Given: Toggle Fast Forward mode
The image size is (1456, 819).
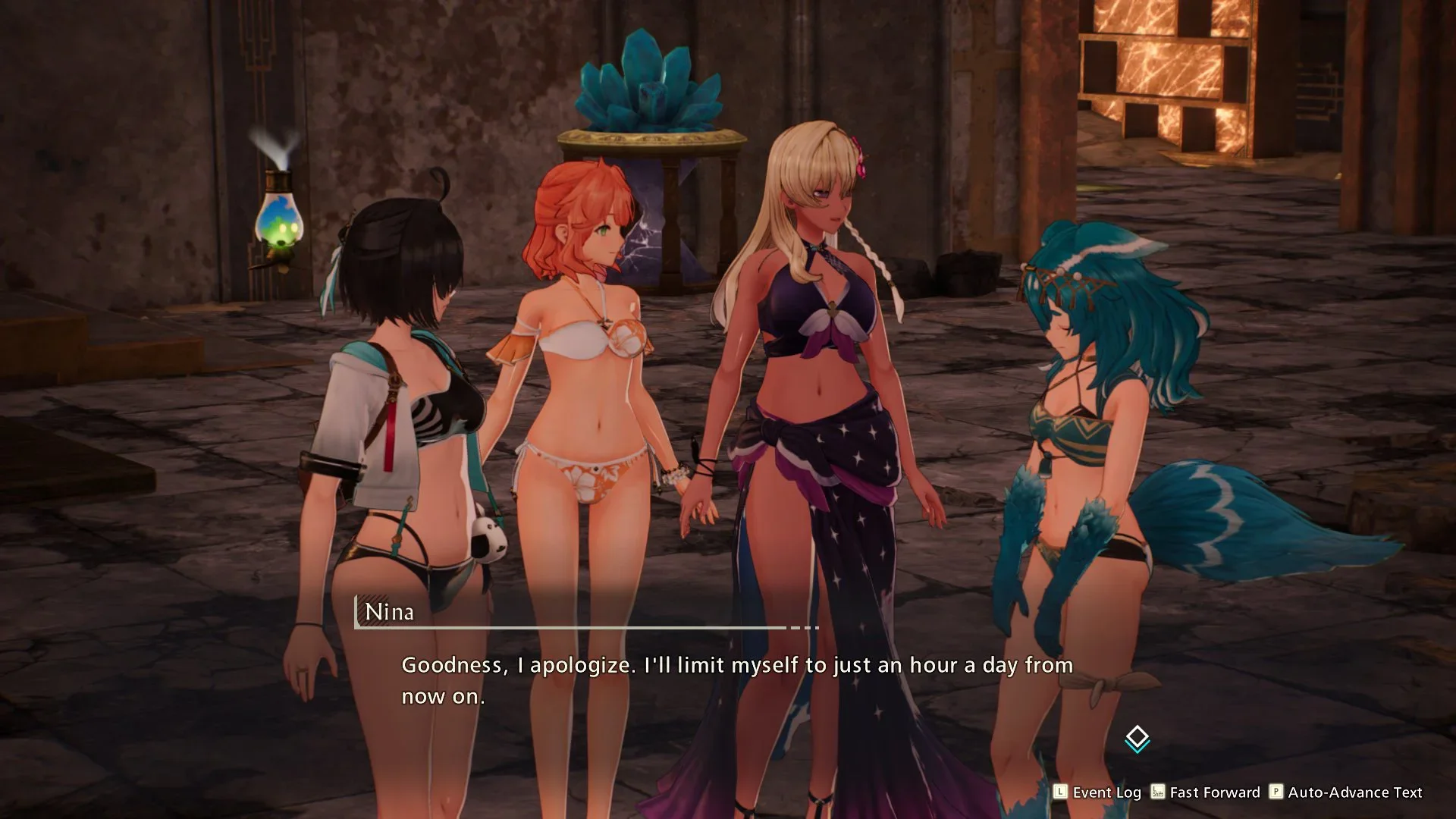Looking at the screenshot, I should pos(1213,792).
